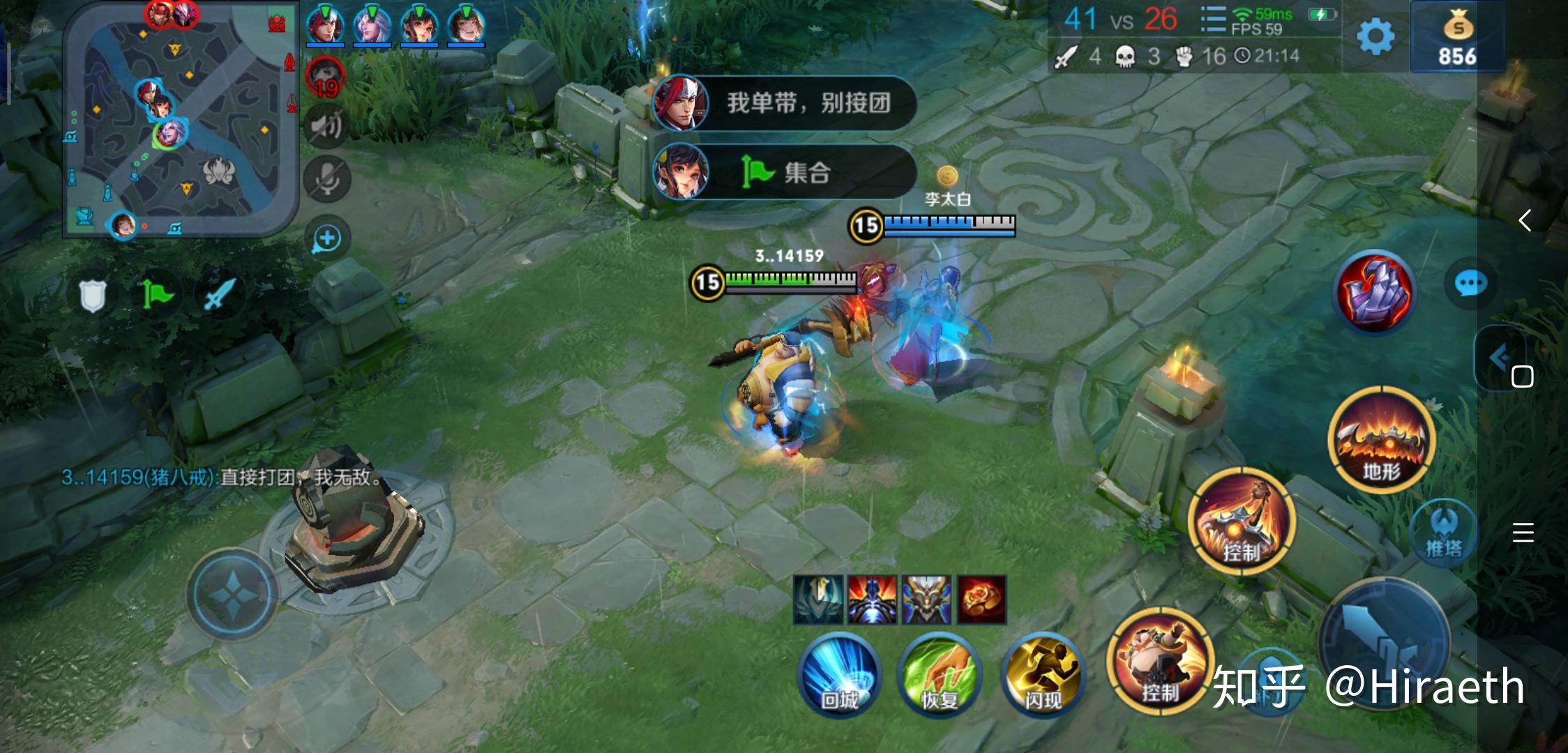The height and width of the screenshot is (753, 1568).
Task: Cast the 闪现 flash summoner spell
Action: [1043, 674]
